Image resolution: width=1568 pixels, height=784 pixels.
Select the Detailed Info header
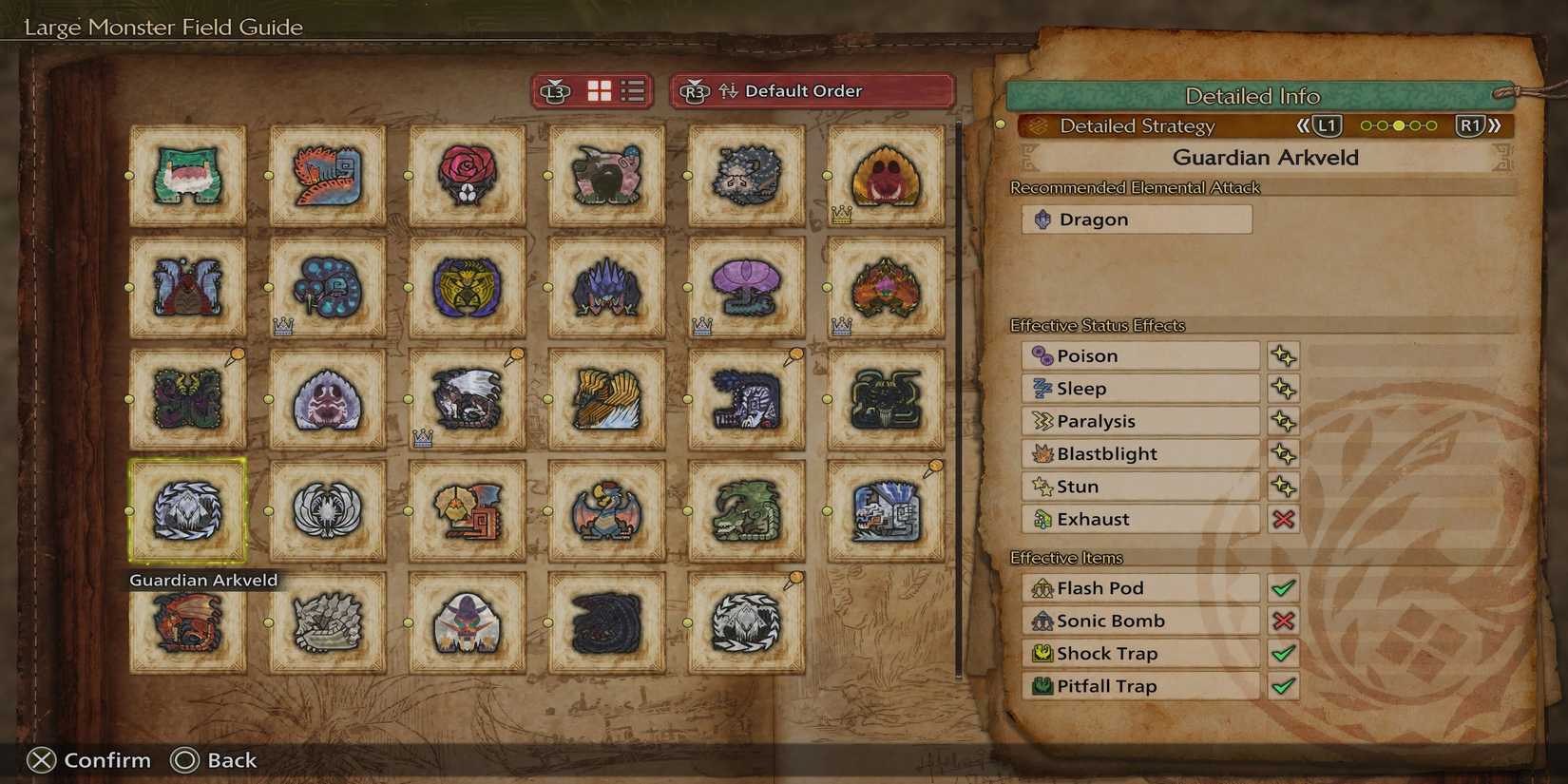1252,96
